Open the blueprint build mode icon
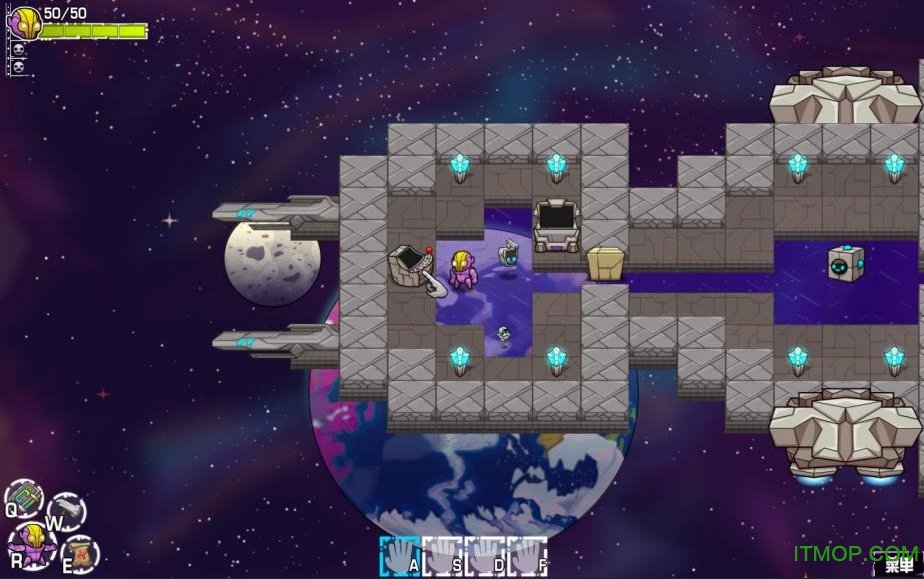924x579 pixels. 24,498
